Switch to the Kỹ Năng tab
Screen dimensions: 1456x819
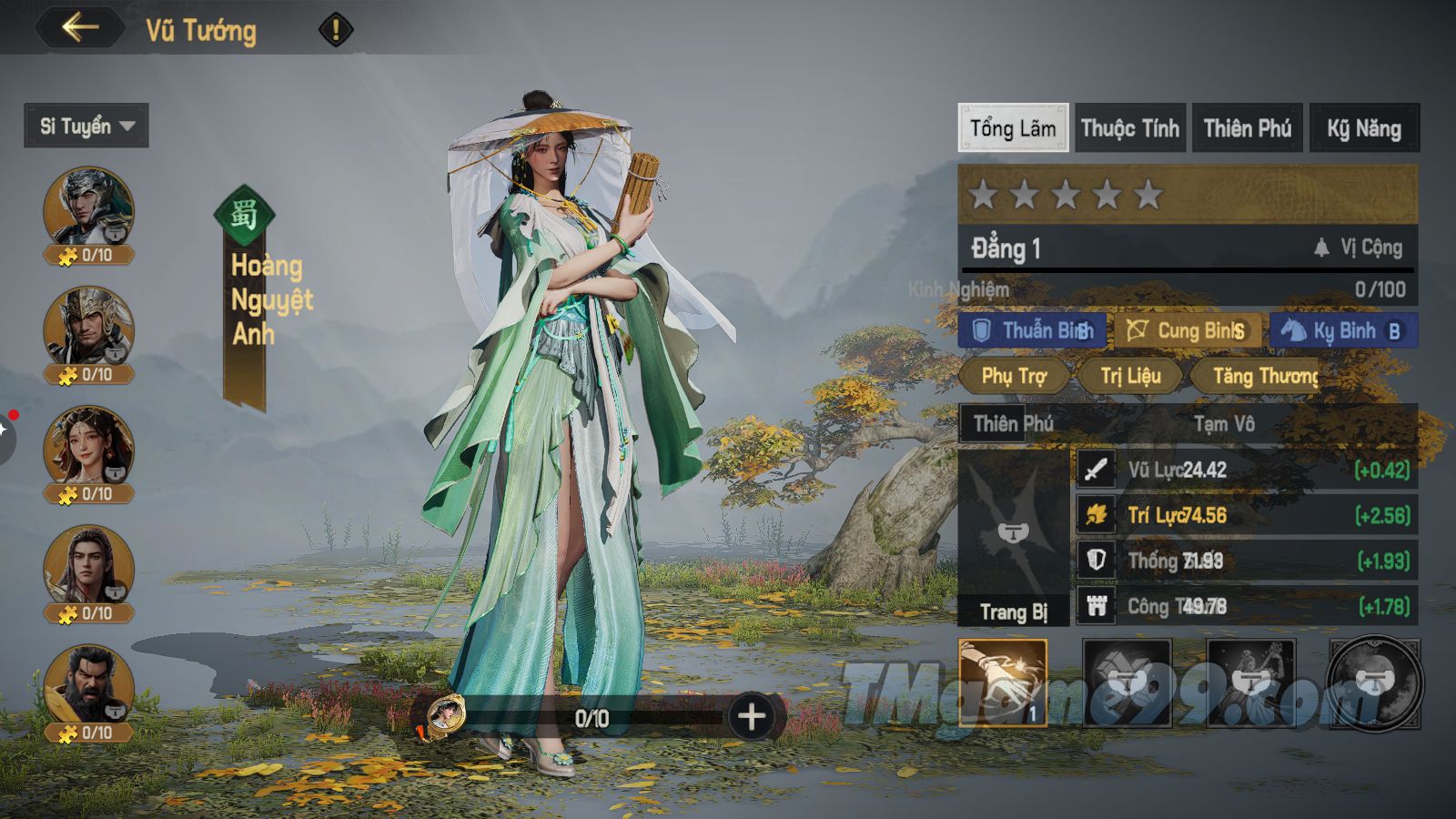[1364, 128]
